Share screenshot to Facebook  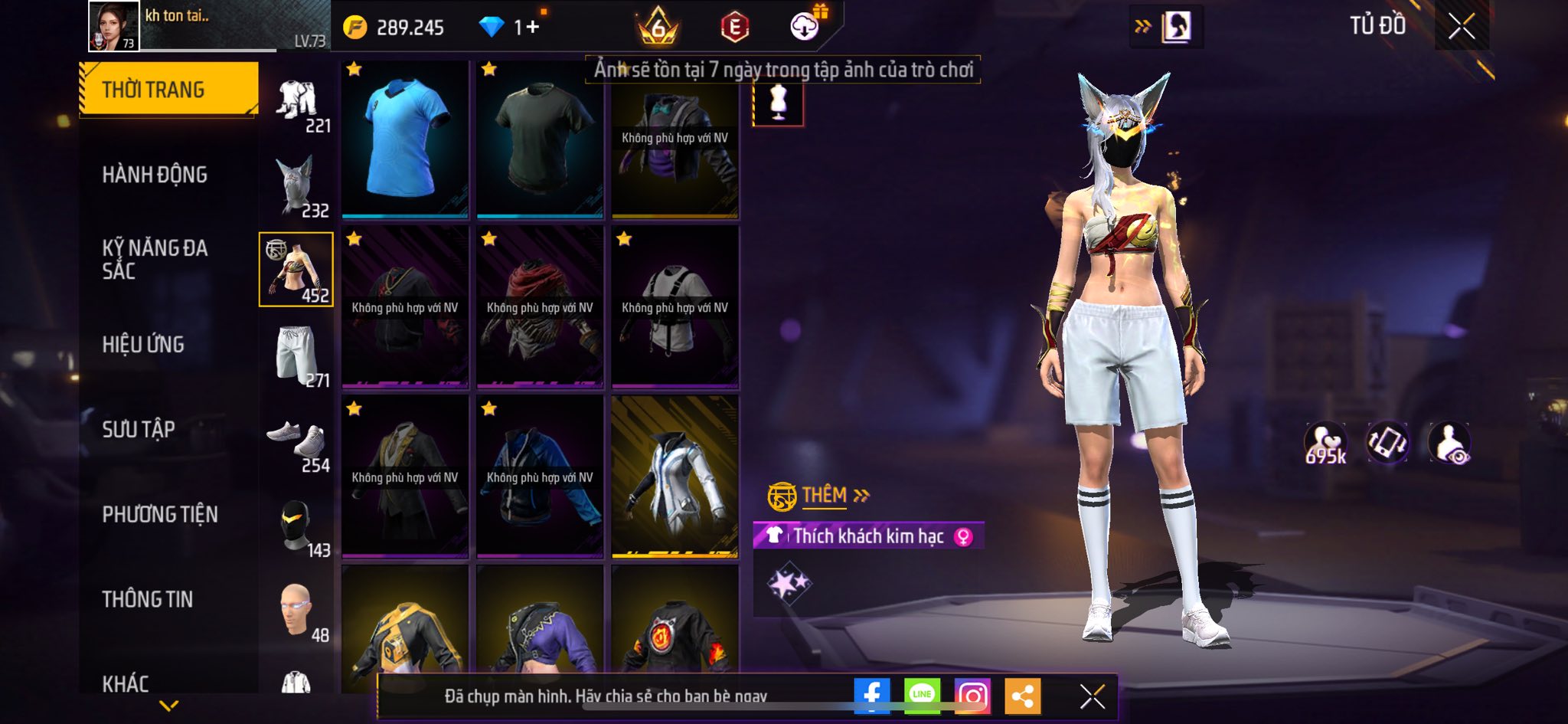(x=872, y=696)
